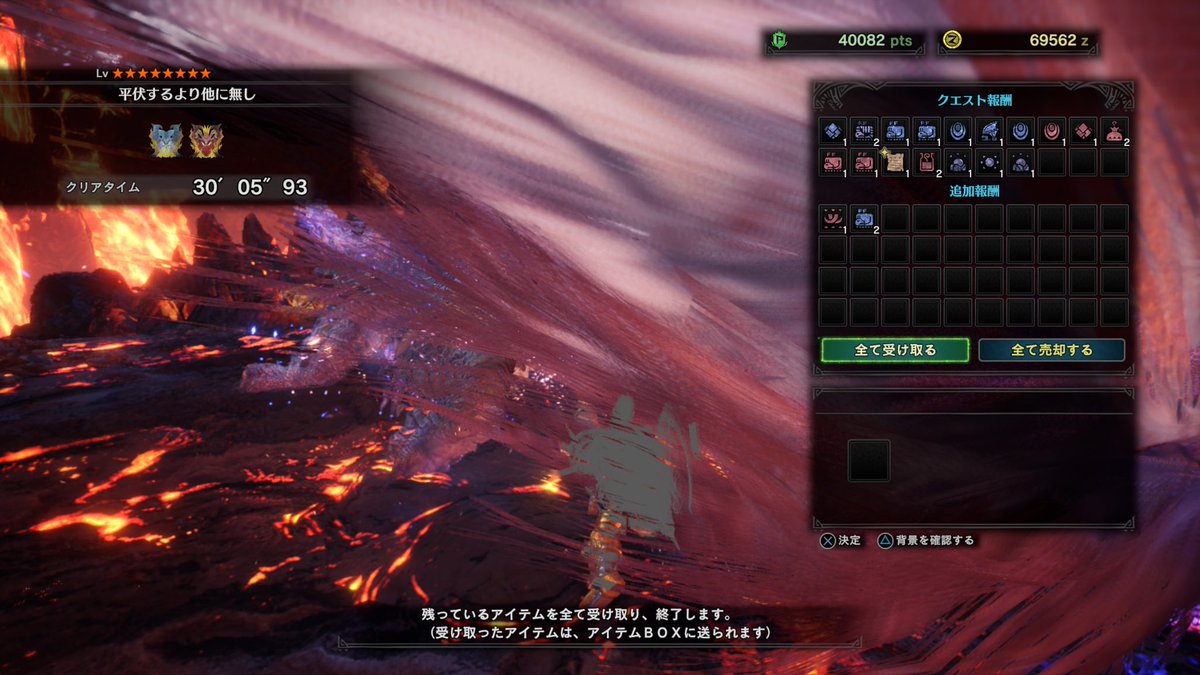
Task: Pick the red mane item in 追加報酬
Action: 833,218
